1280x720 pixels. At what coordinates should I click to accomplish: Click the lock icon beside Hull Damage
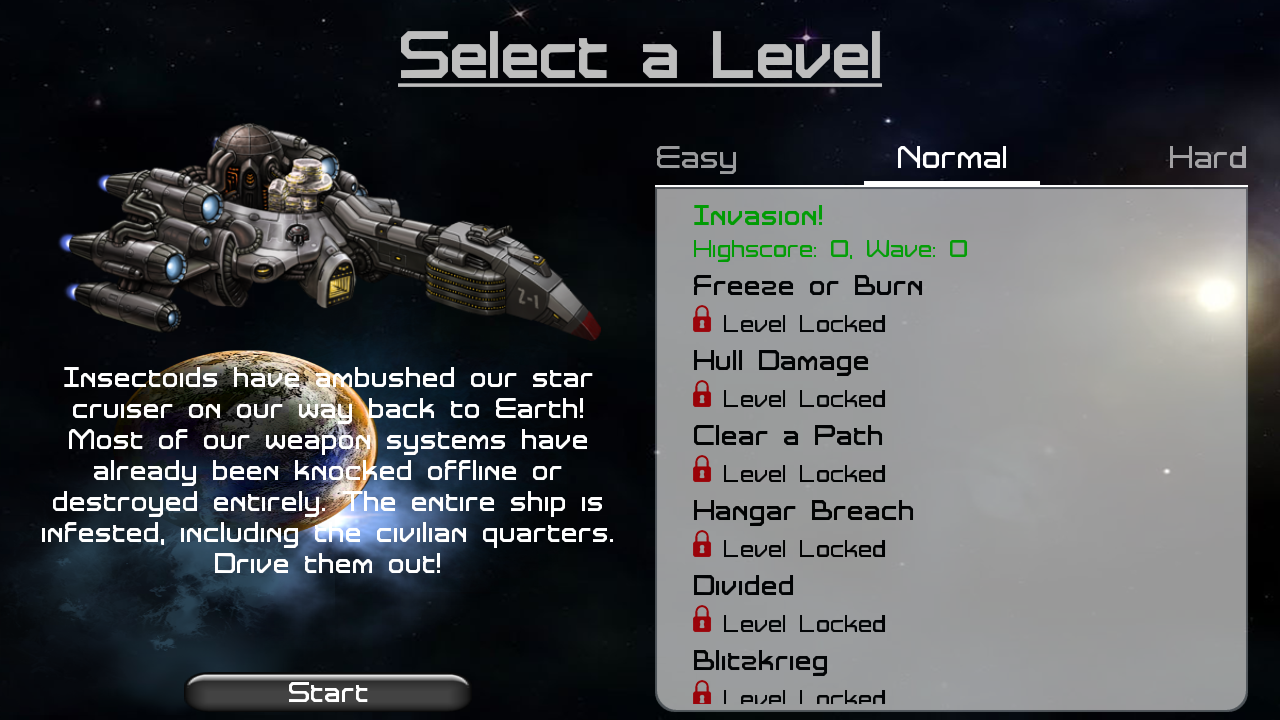(x=702, y=393)
